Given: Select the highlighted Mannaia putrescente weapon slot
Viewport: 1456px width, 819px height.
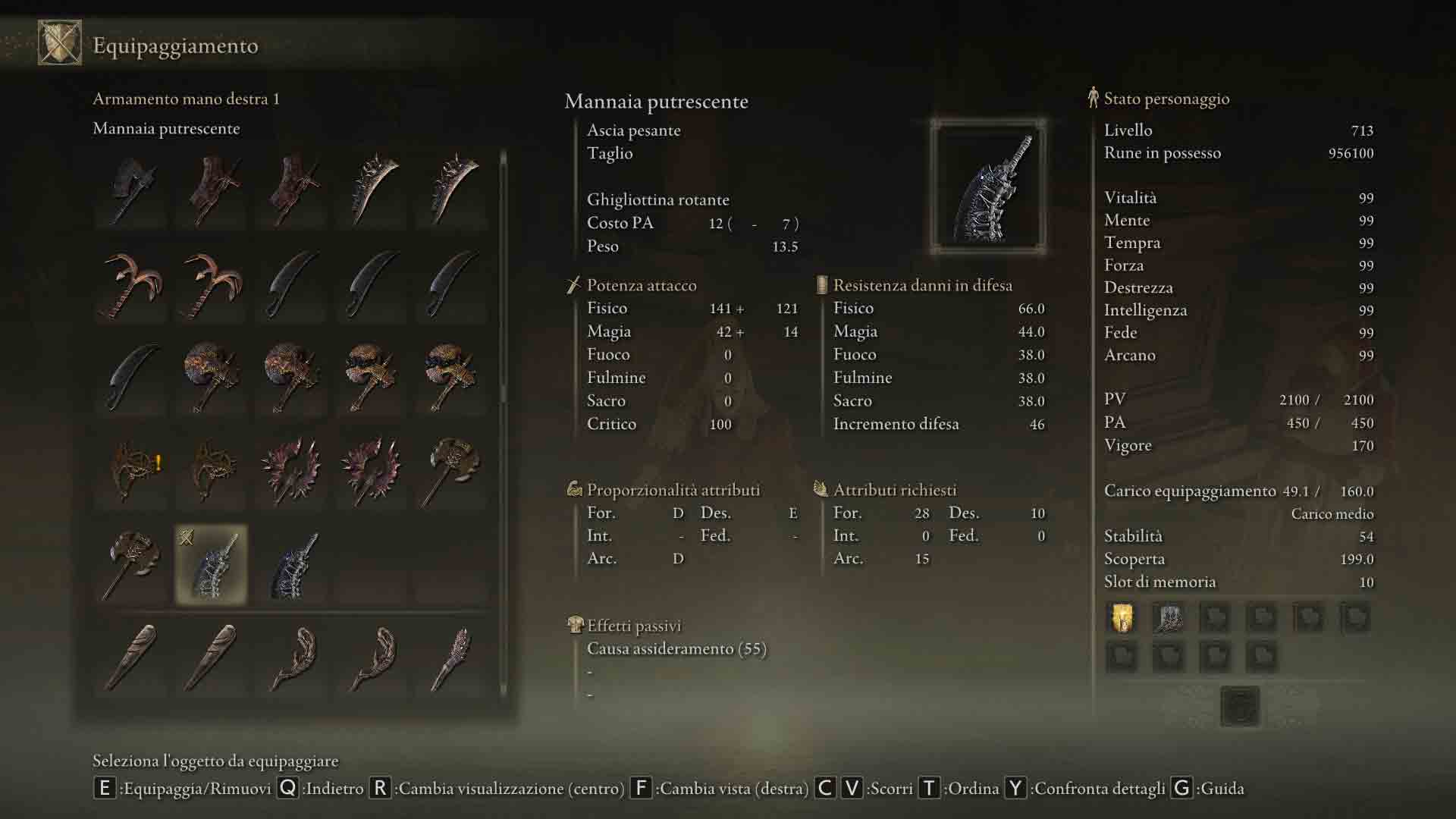Looking at the screenshot, I should pyautogui.click(x=212, y=565).
